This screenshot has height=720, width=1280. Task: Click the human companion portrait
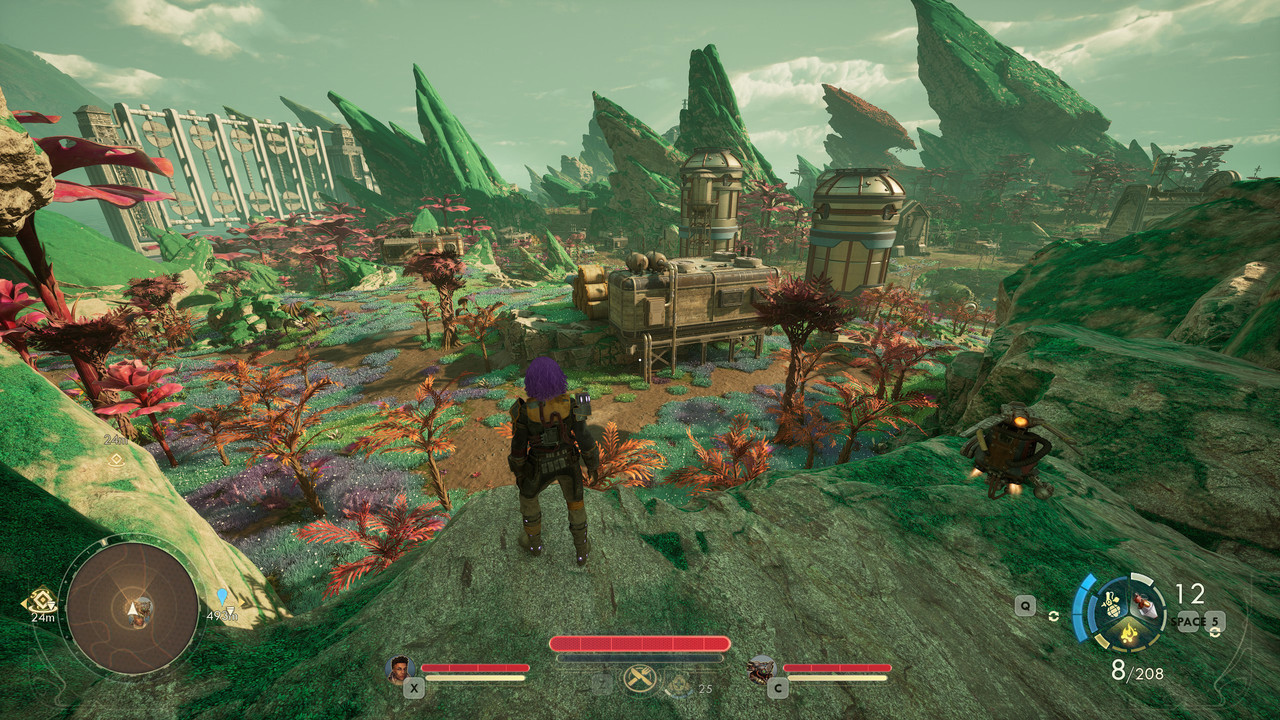tap(400, 668)
